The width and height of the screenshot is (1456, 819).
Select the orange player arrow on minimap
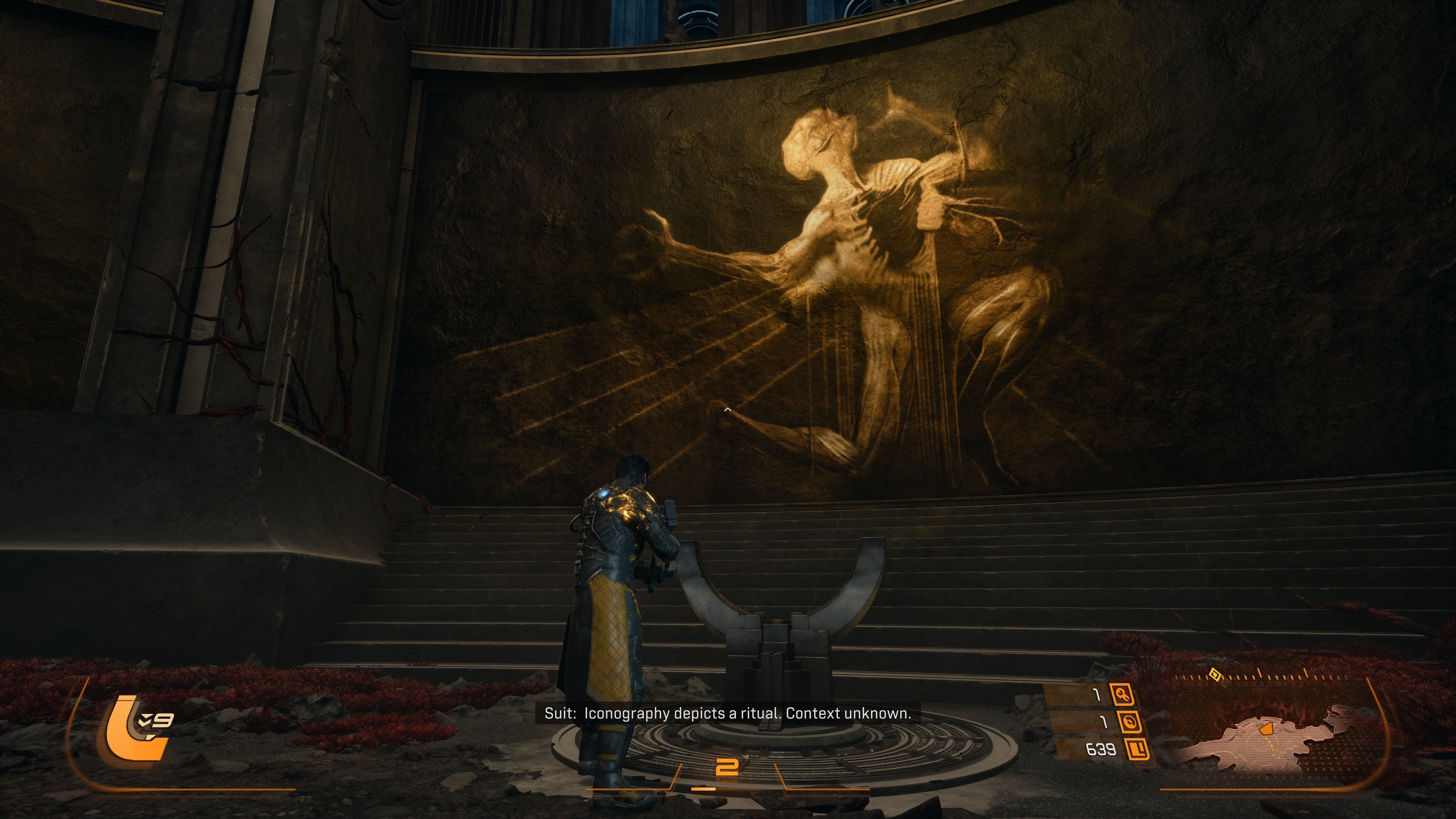[x=1266, y=729]
